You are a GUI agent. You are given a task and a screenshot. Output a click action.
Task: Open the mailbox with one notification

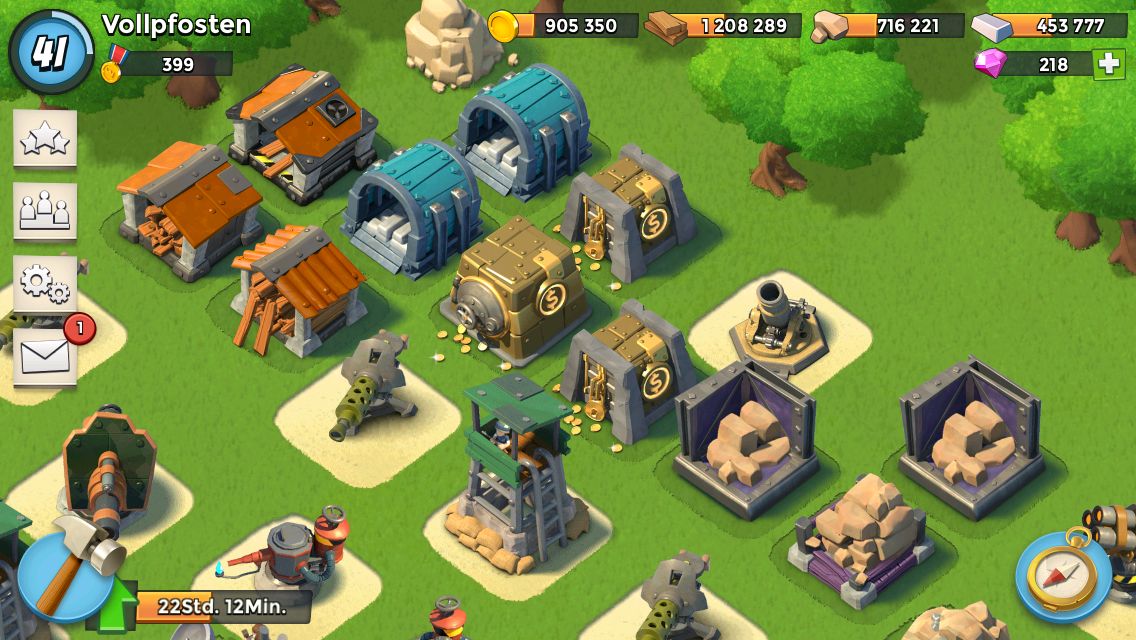[x=45, y=356]
